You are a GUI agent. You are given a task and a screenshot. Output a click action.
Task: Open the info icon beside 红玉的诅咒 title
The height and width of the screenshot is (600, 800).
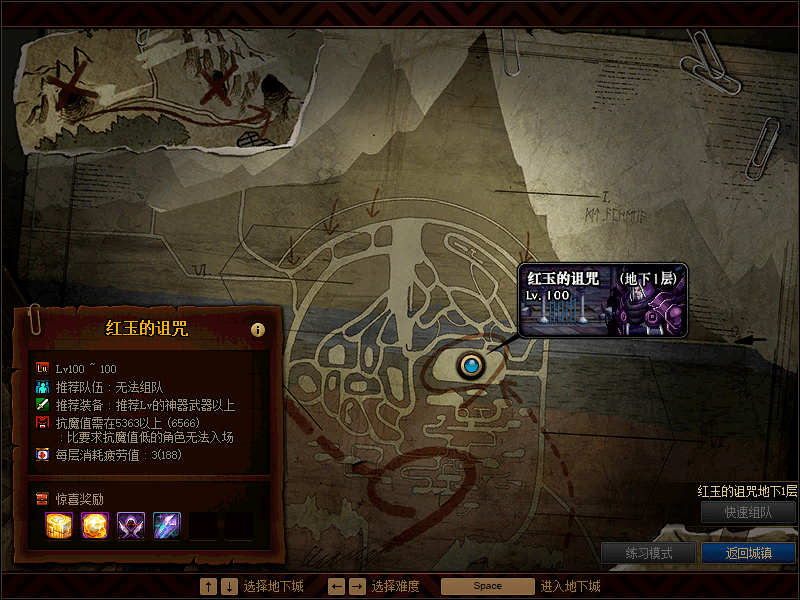(258, 329)
